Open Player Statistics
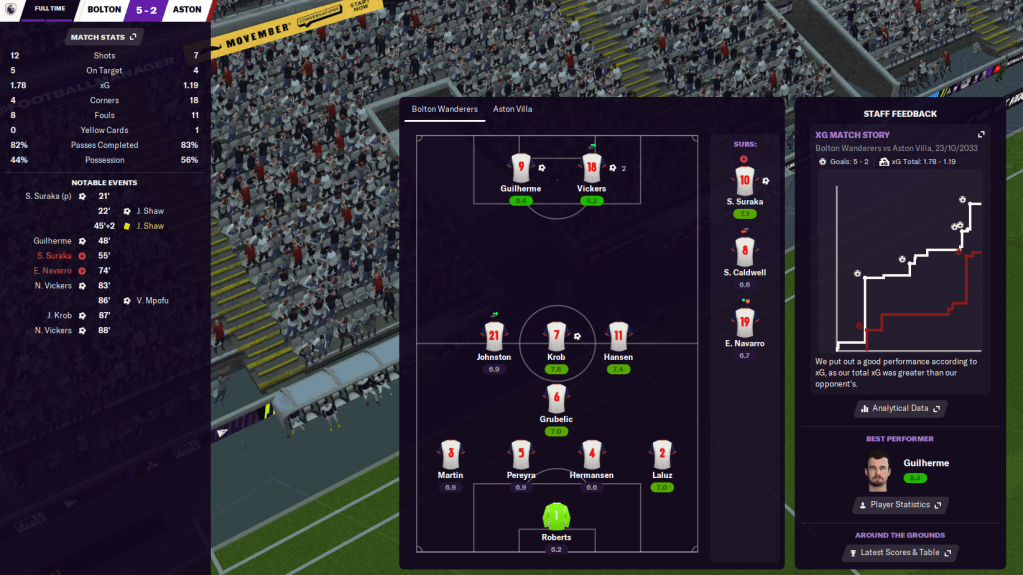The image size is (1023, 575). click(x=900, y=505)
